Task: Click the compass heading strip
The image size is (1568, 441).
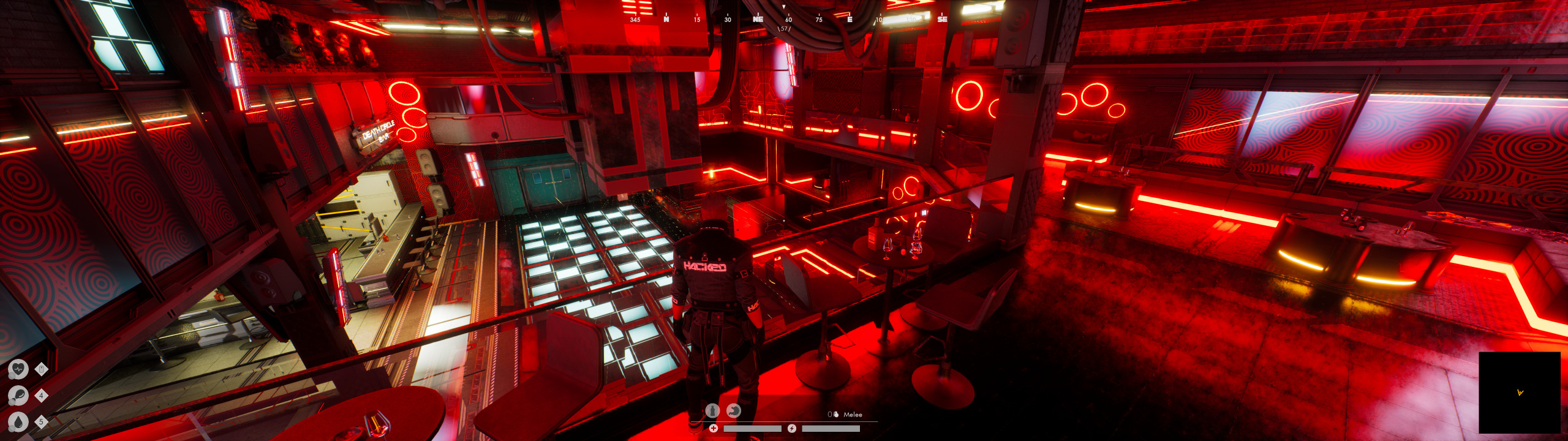Action: [789, 19]
